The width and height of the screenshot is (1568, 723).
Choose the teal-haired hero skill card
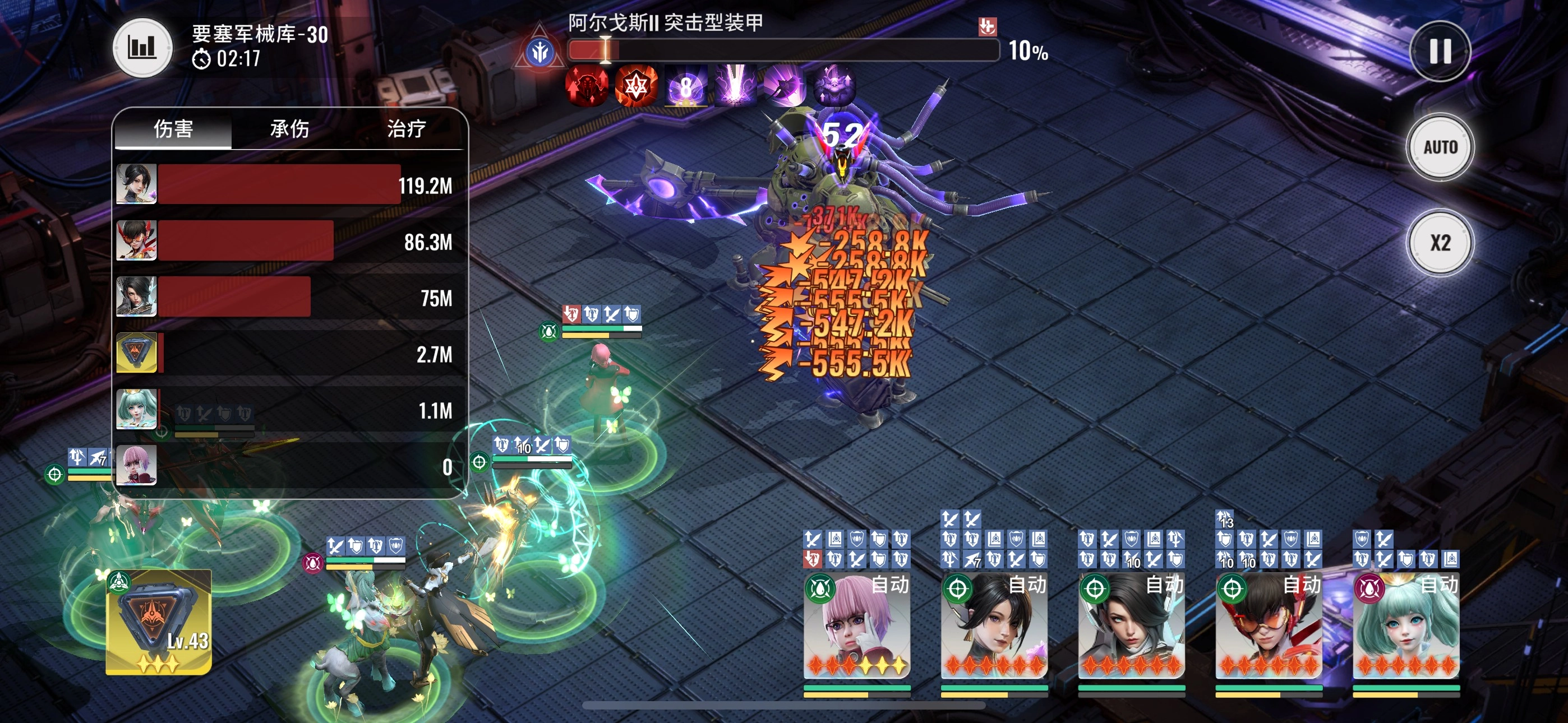click(1405, 627)
